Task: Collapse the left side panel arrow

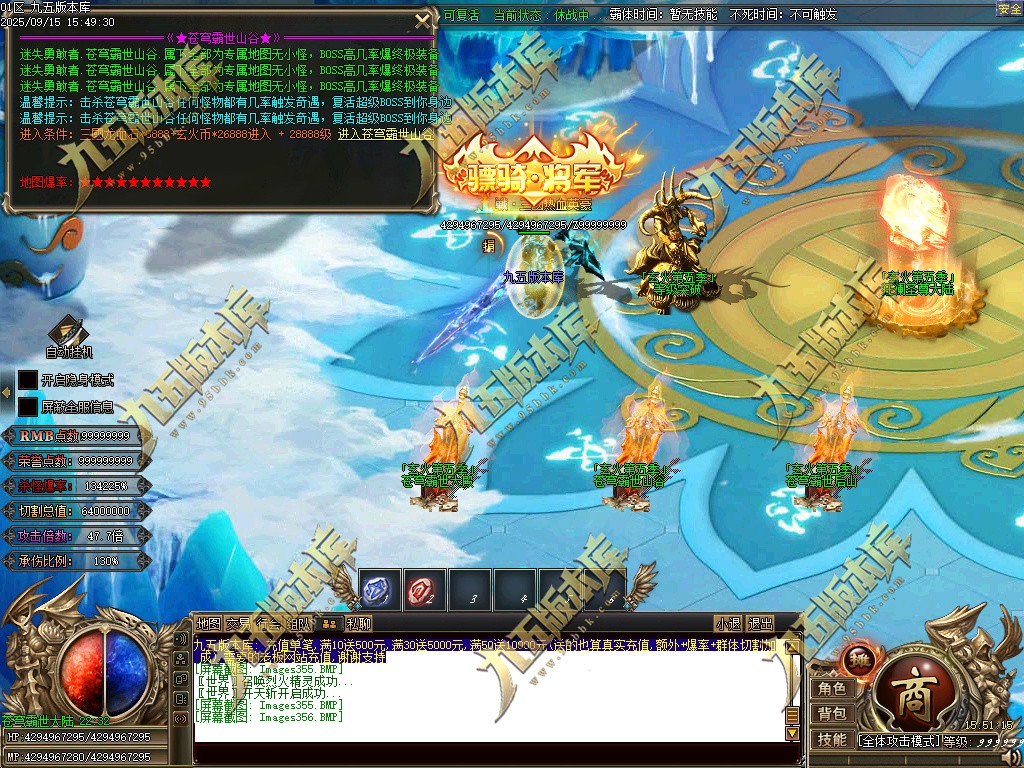Action: pyautogui.click(x=5, y=393)
